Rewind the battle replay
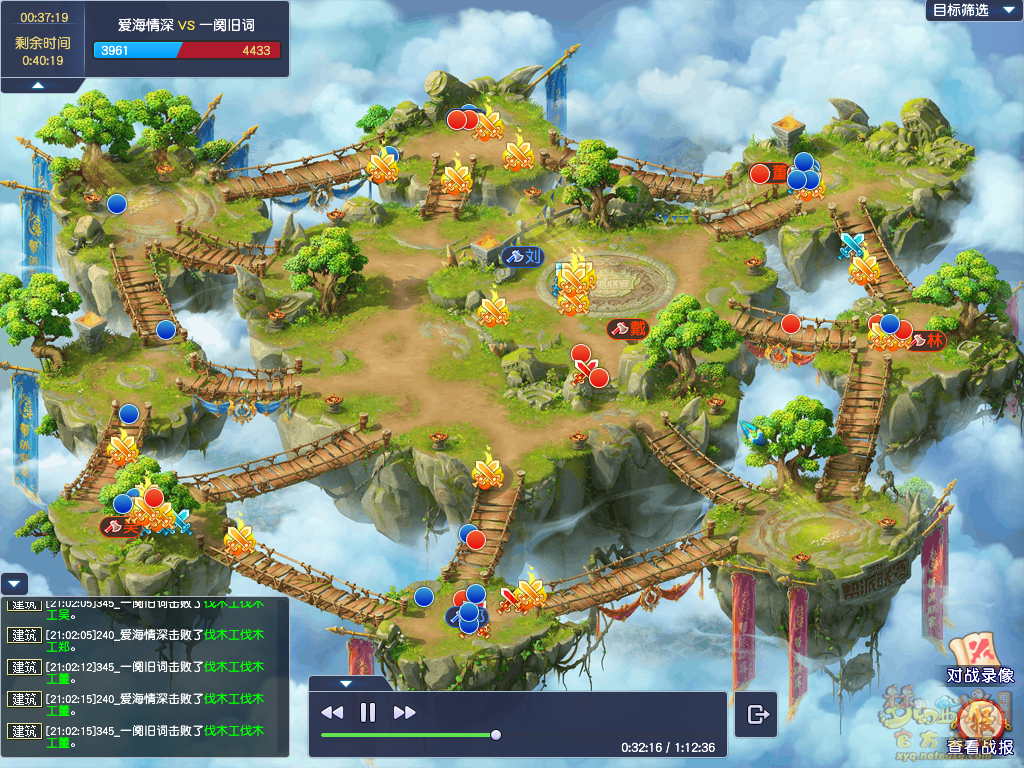The width and height of the screenshot is (1024, 768). click(x=332, y=713)
